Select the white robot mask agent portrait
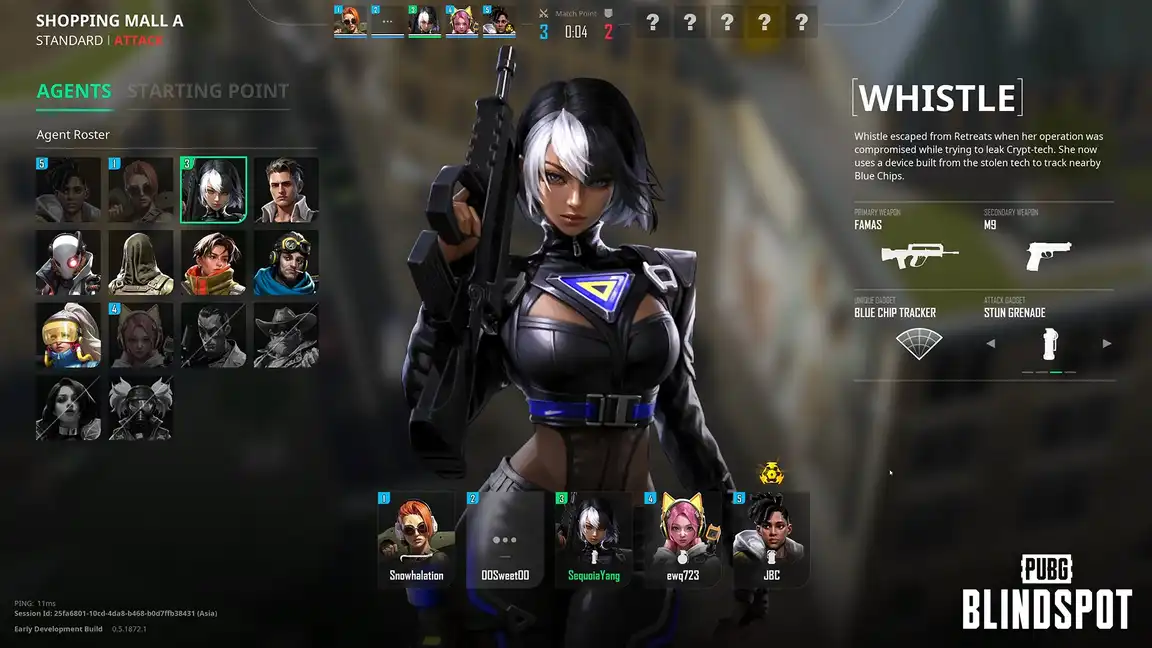This screenshot has height=648, width=1152. pos(68,263)
